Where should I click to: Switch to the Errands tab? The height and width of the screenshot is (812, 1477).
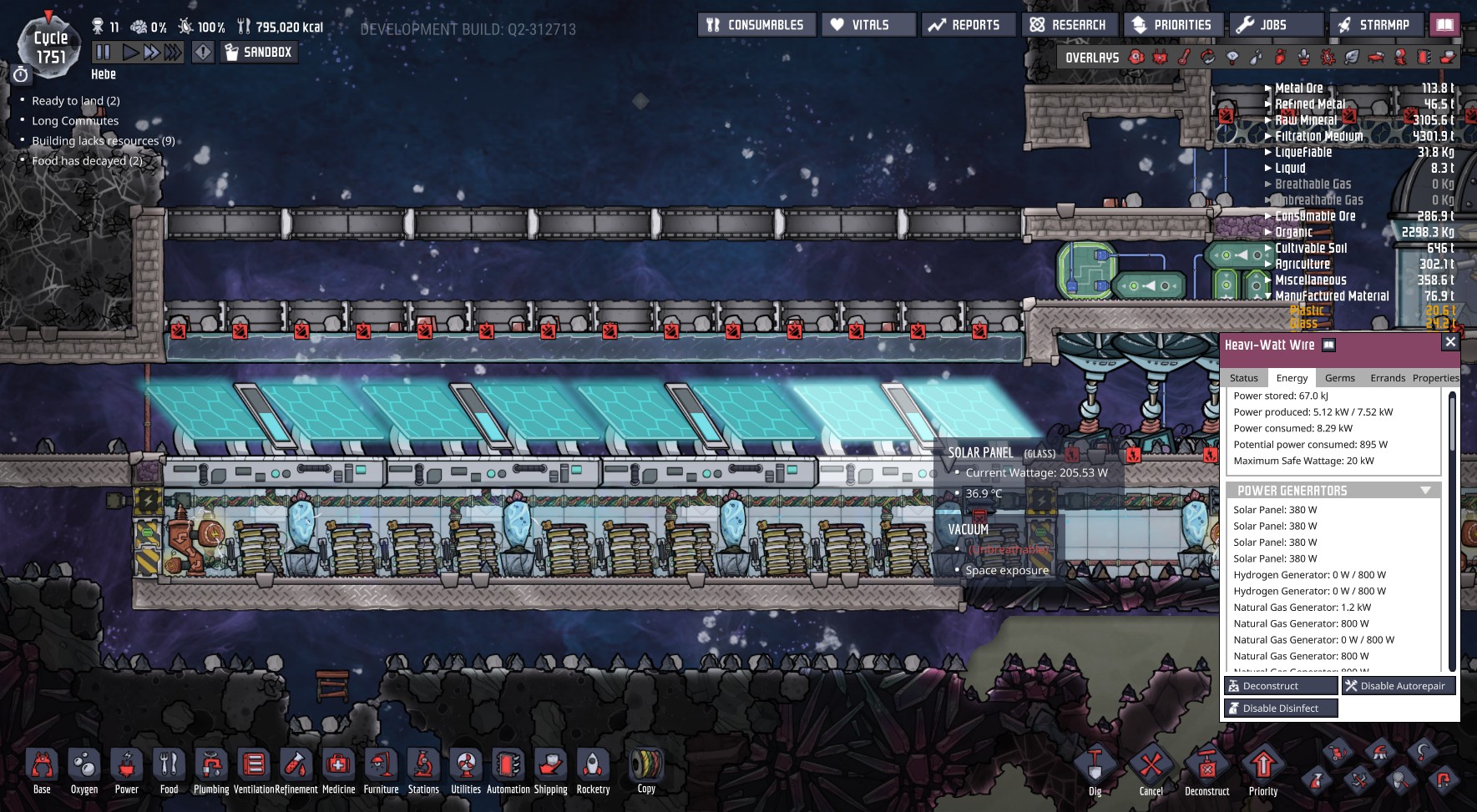(x=1388, y=378)
